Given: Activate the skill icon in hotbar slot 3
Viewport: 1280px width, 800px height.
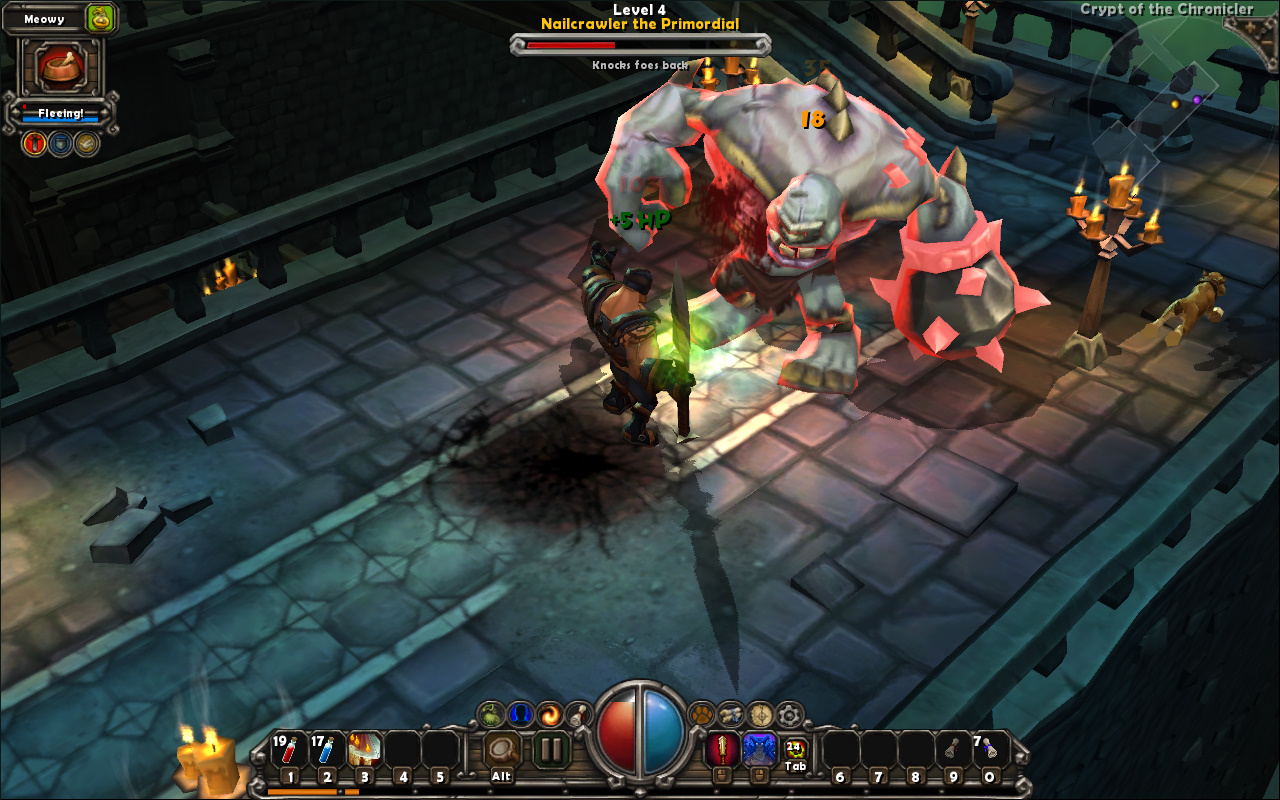Looking at the screenshot, I should 364,750.
